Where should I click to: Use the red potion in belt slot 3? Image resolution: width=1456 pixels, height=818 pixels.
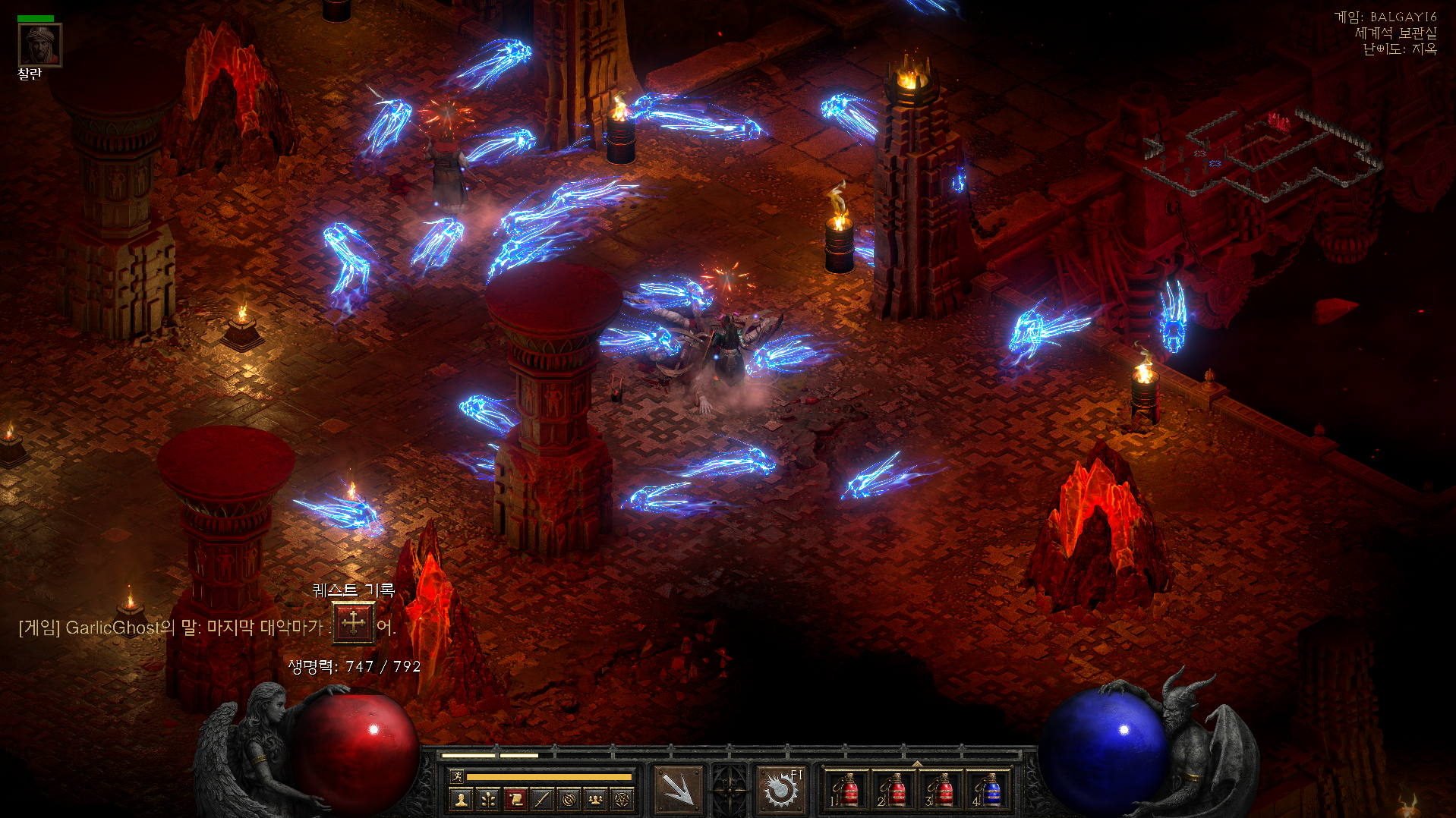tap(941, 791)
